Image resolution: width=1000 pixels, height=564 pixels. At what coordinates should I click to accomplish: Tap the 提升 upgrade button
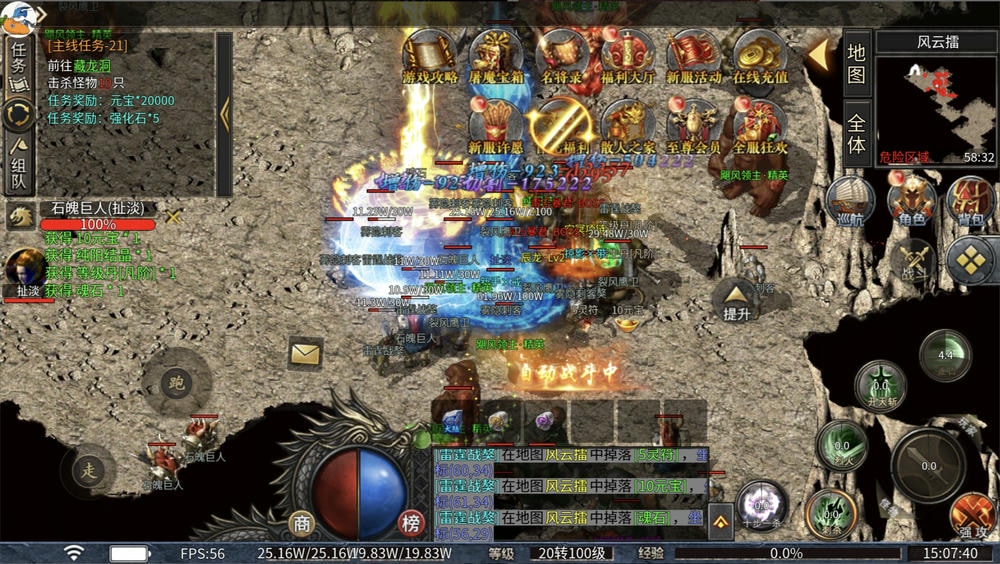[736, 299]
